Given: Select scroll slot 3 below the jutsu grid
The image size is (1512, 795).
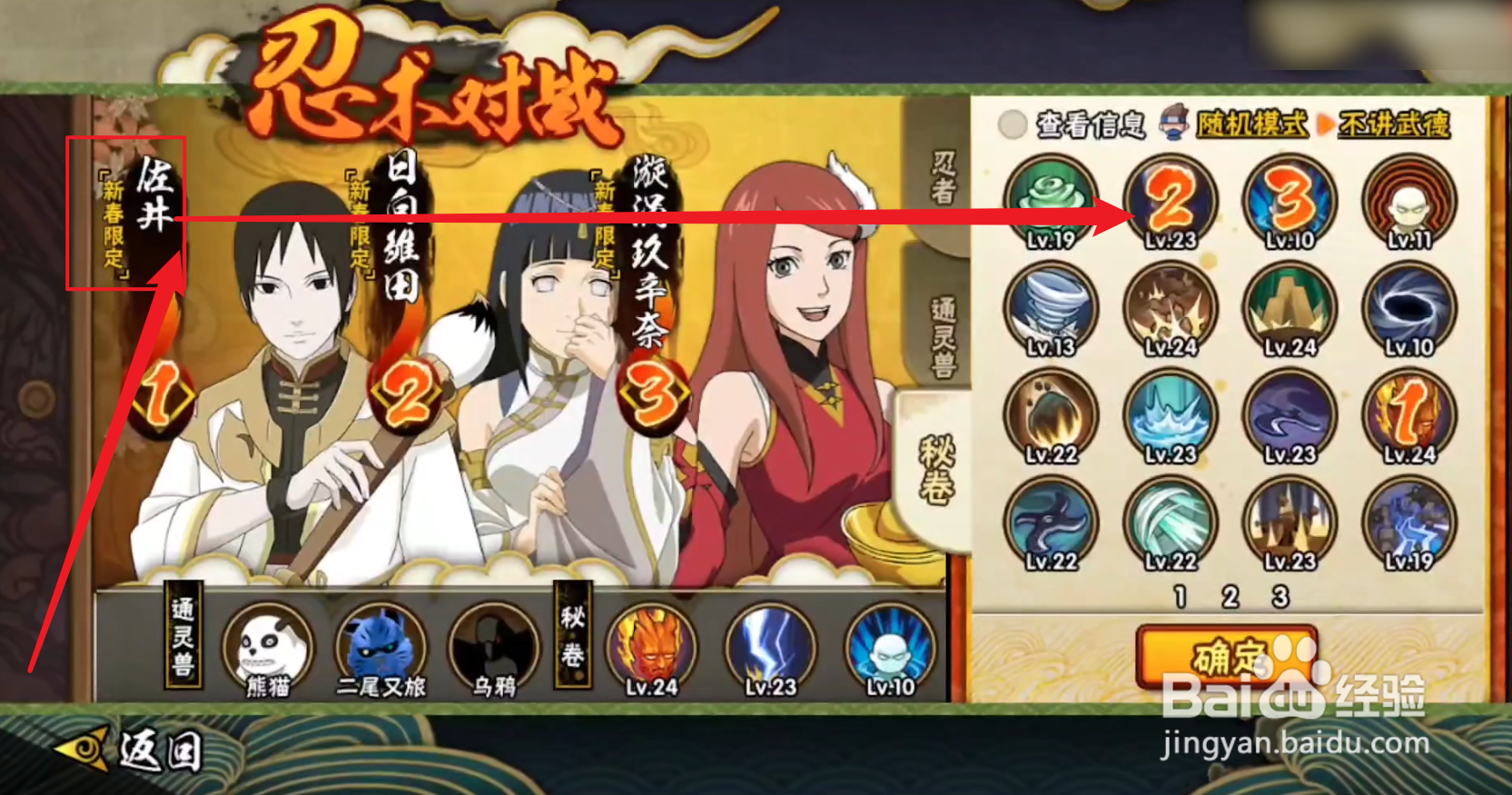Looking at the screenshot, I should [x=1282, y=595].
